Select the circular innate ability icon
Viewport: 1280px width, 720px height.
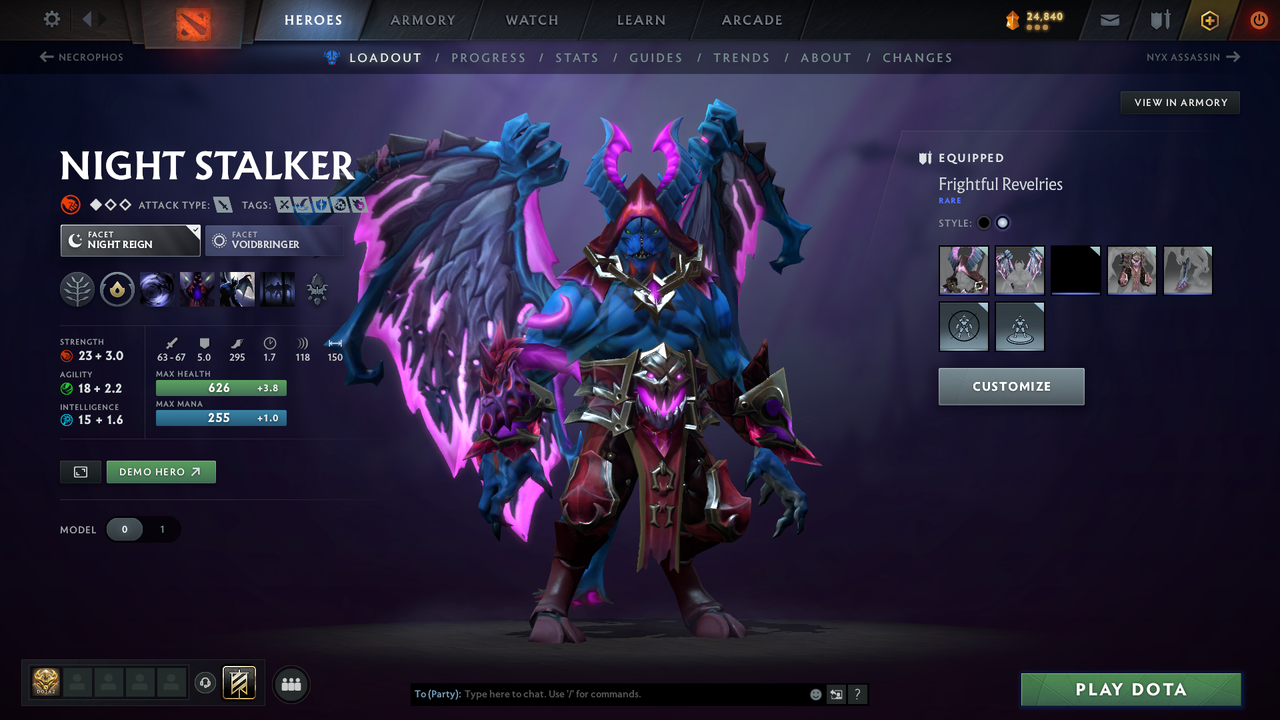click(116, 289)
